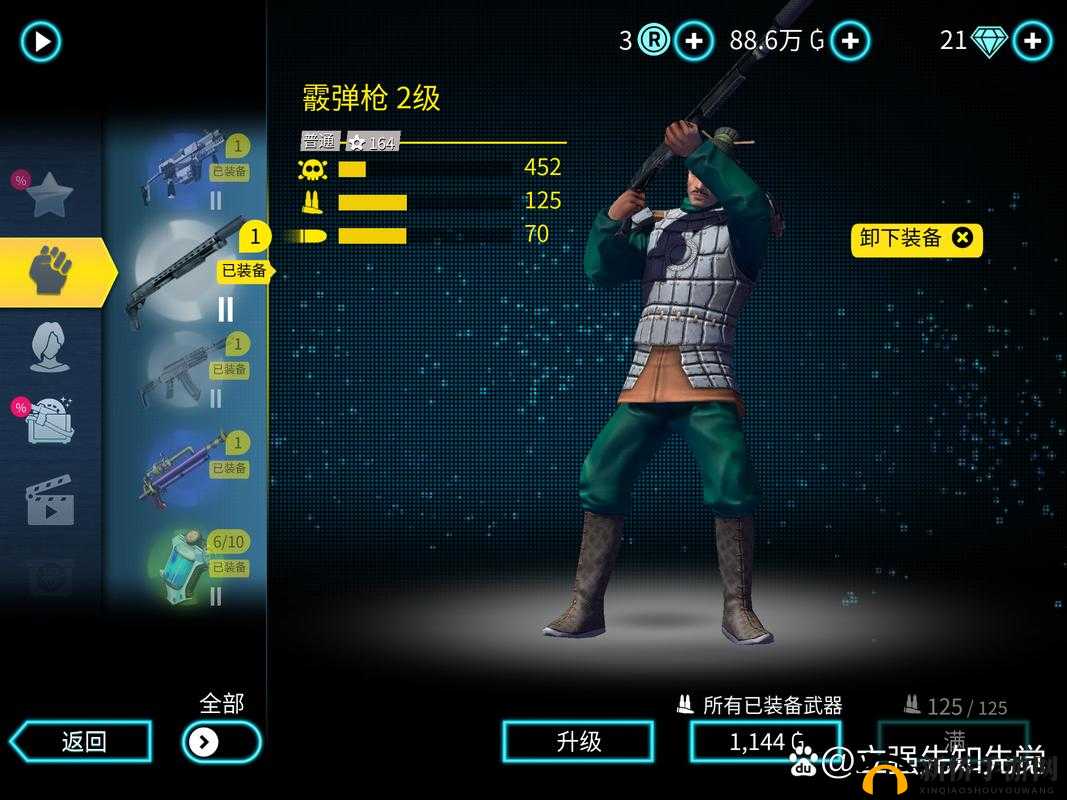Select the shotgun weapon slot
This screenshot has height=800, width=1067.
pyautogui.click(x=185, y=270)
